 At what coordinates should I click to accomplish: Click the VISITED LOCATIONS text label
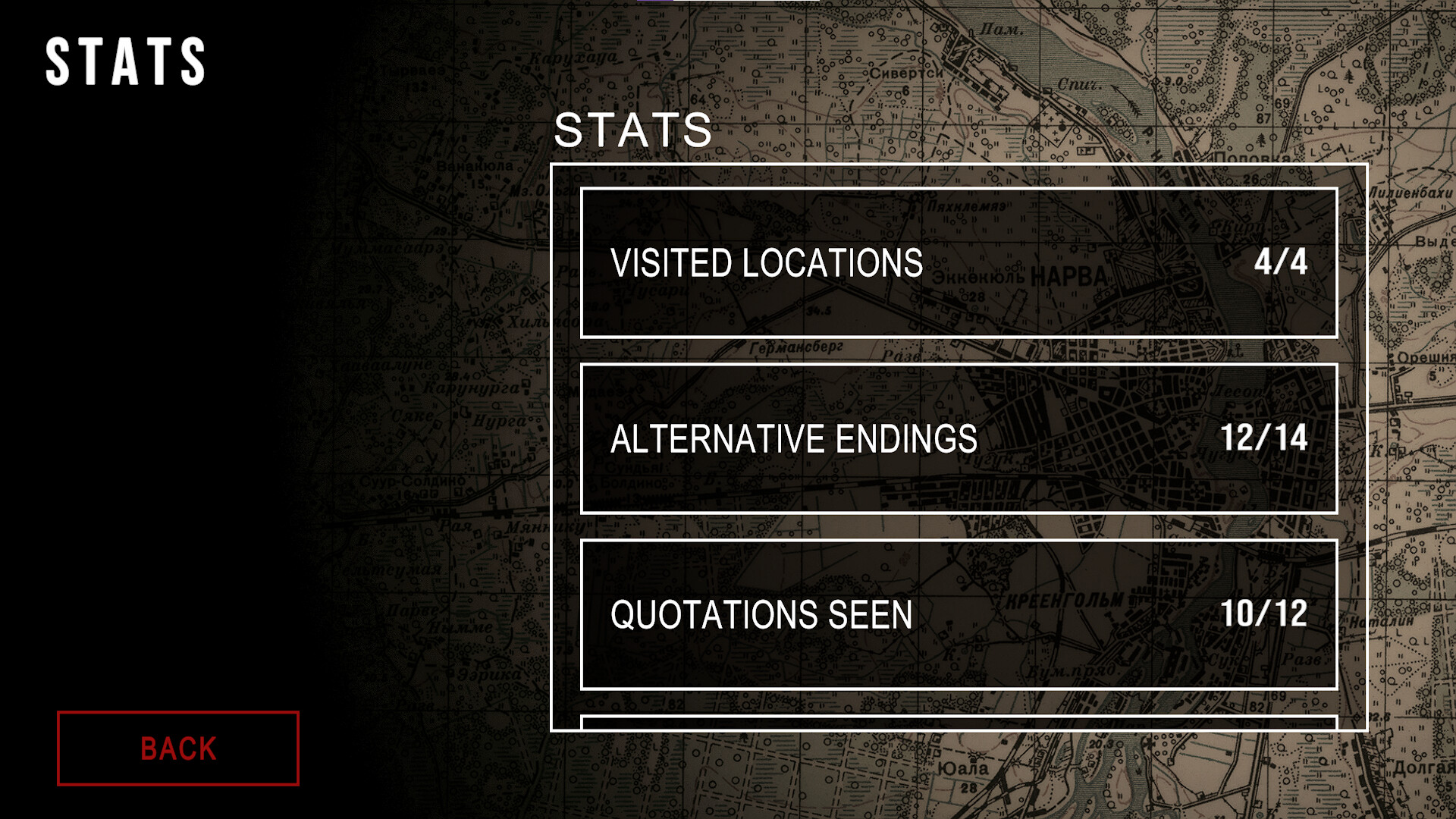pyautogui.click(x=769, y=263)
